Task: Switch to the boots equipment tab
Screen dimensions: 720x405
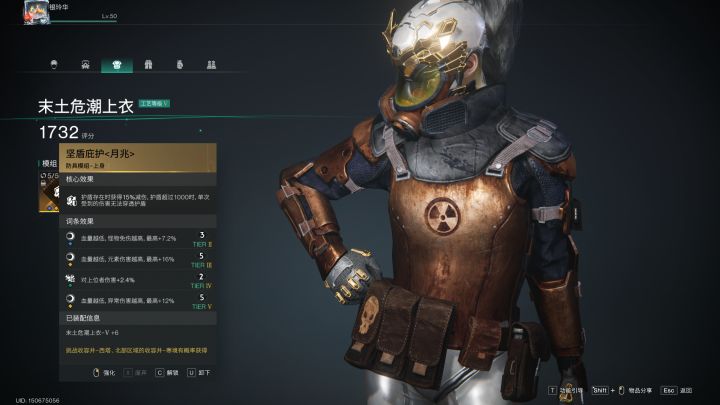Action: [211, 65]
